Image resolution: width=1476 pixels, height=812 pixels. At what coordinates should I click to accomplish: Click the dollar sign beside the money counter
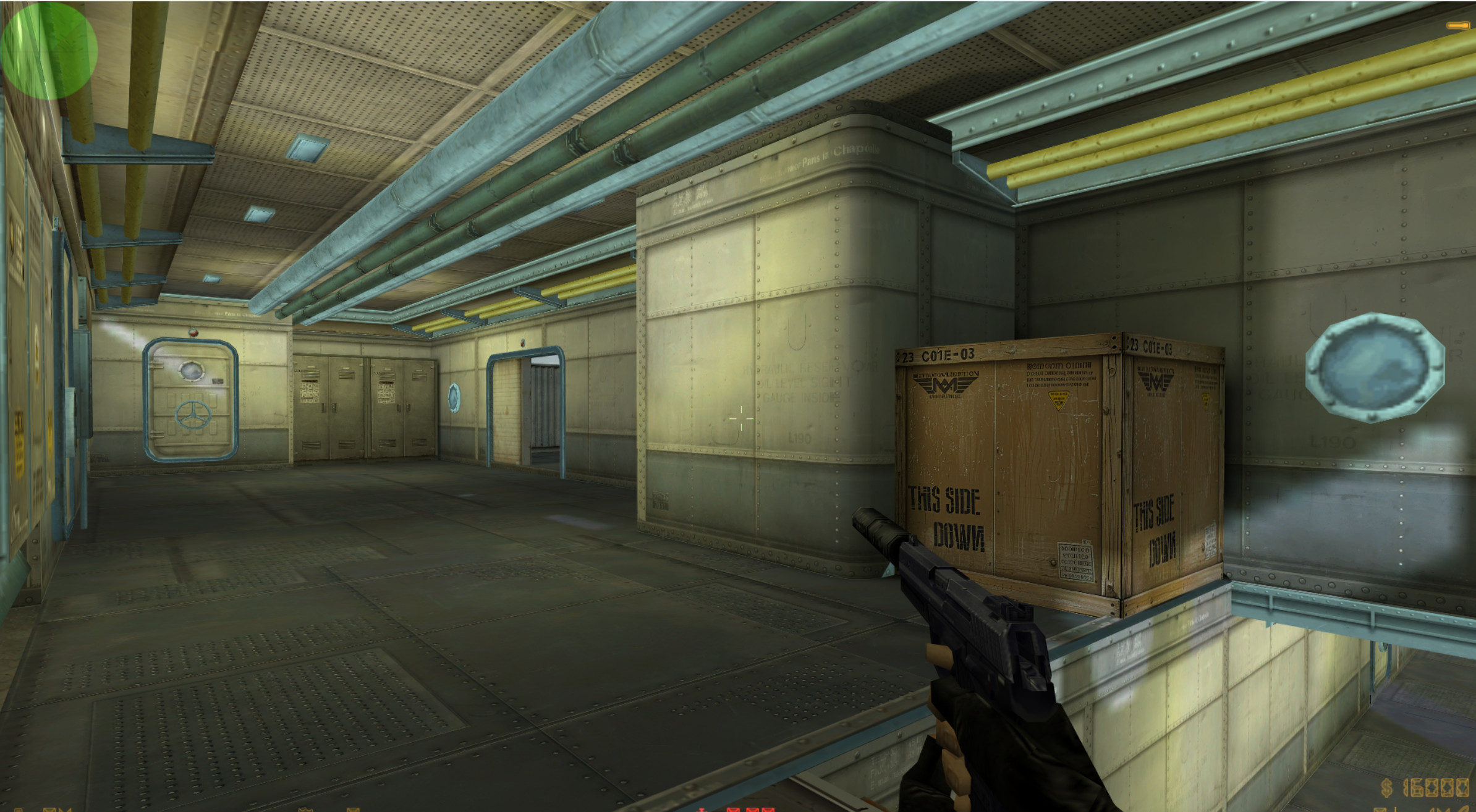(x=1387, y=789)
